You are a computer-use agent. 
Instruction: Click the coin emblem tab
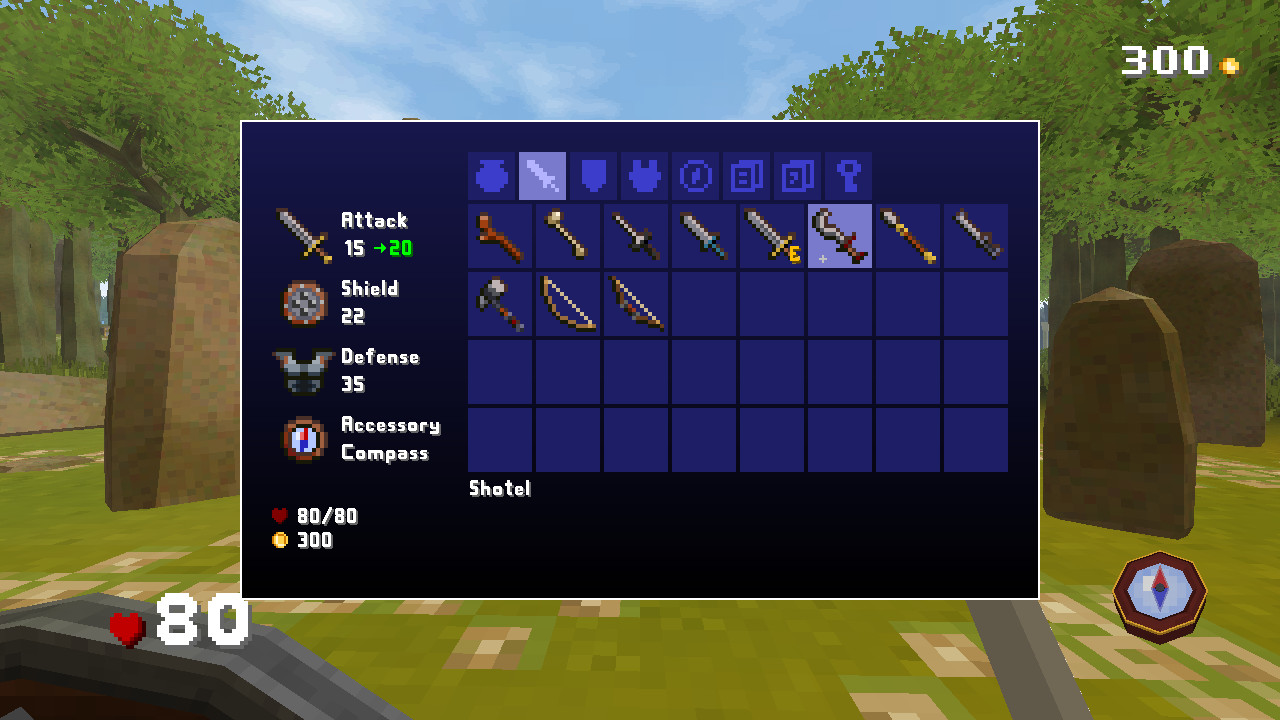[694, 175]
